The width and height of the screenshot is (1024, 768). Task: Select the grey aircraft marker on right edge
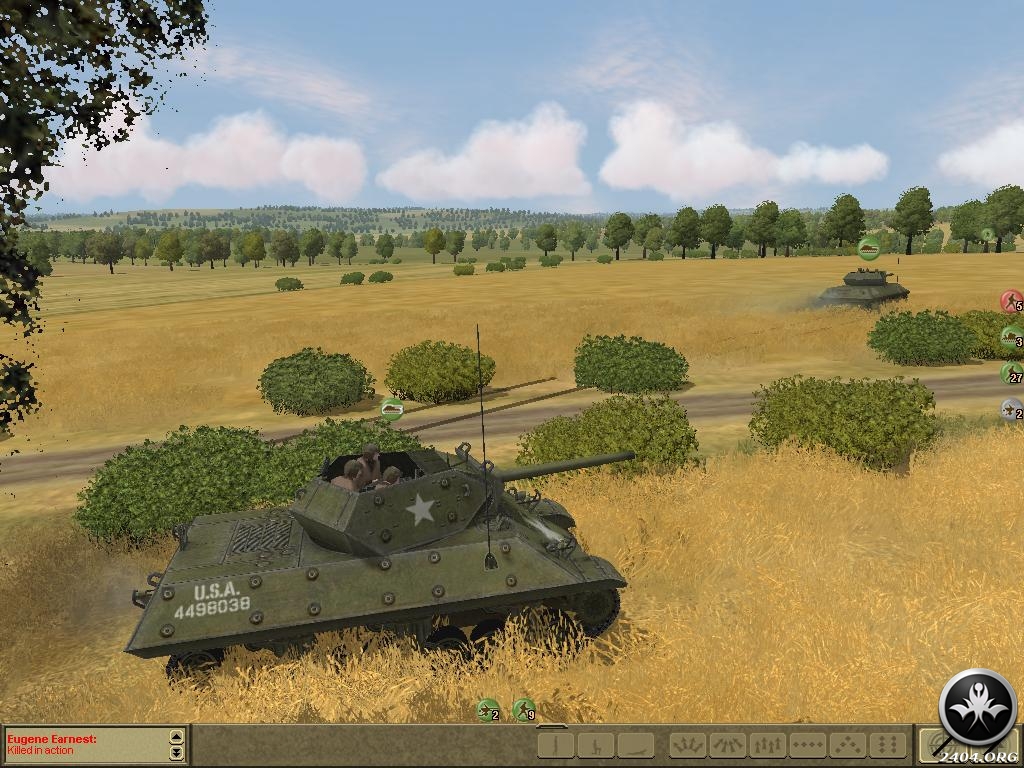coord(1011,409)
